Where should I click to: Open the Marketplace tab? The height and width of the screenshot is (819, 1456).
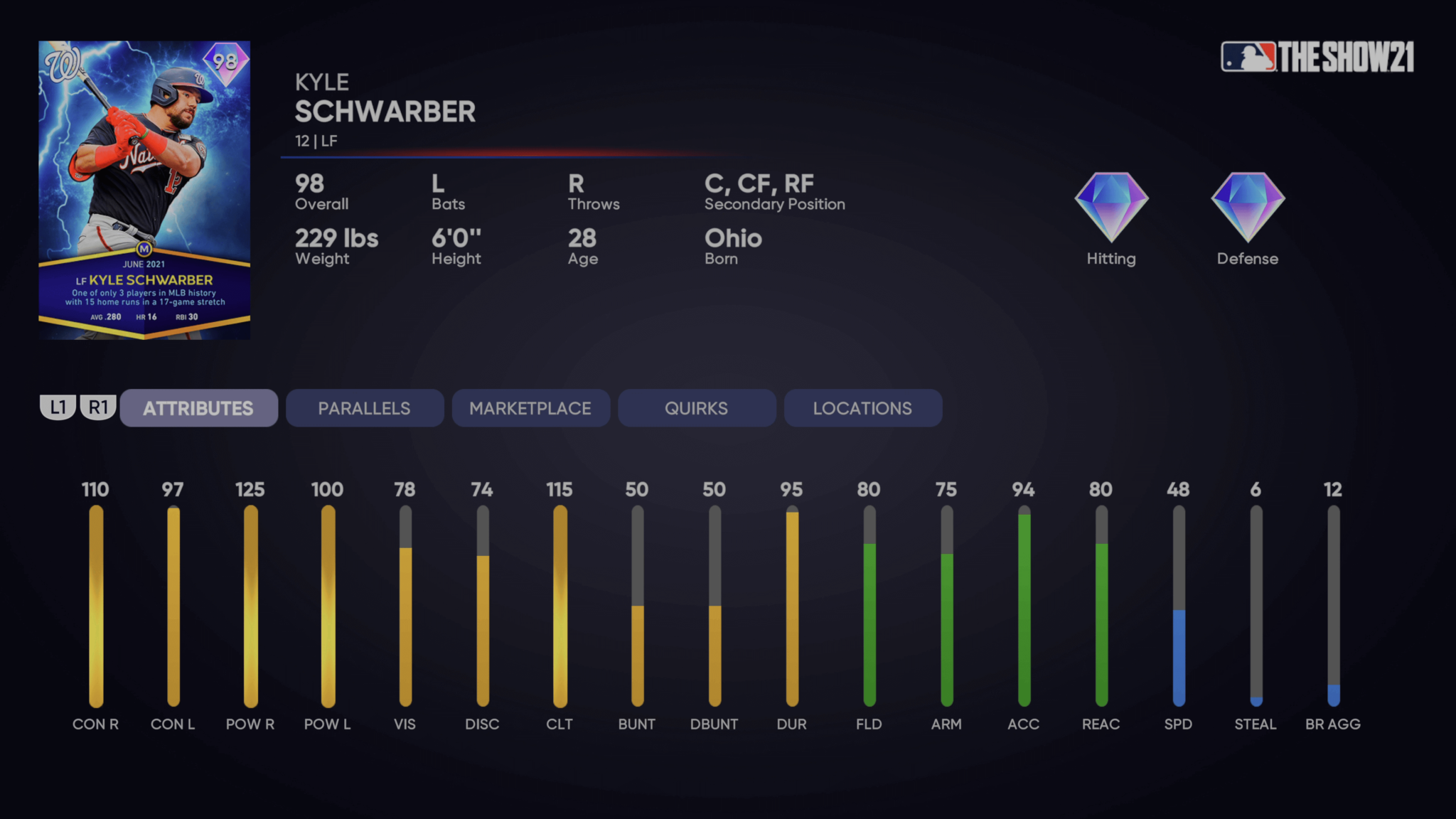tap(530, 408)
